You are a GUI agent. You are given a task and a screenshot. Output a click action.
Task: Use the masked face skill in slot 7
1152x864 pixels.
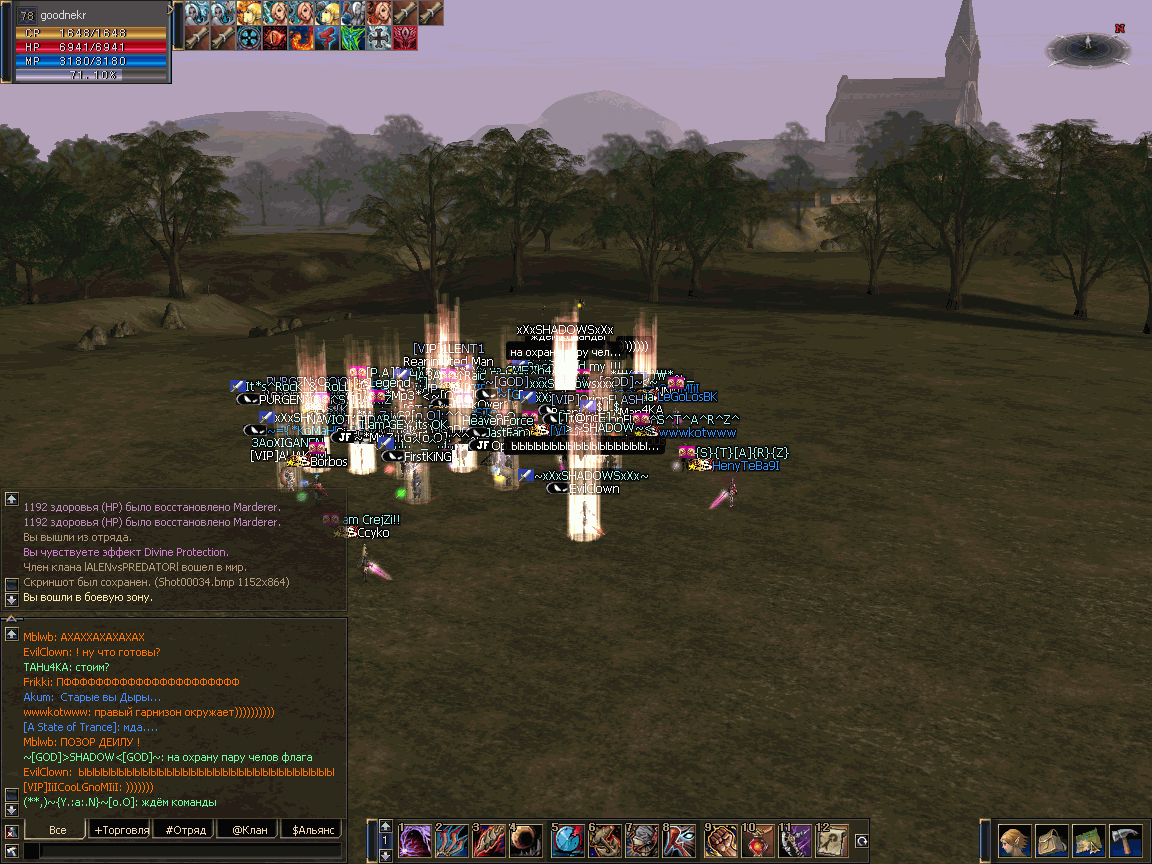coord(644,839)
